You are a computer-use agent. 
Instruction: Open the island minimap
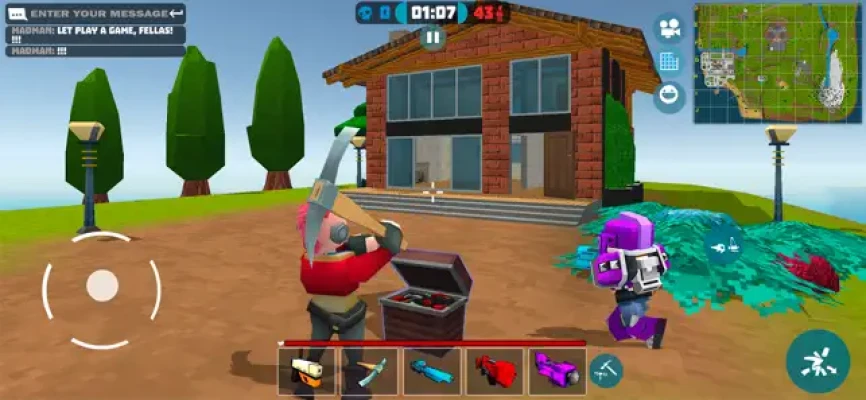778,62
